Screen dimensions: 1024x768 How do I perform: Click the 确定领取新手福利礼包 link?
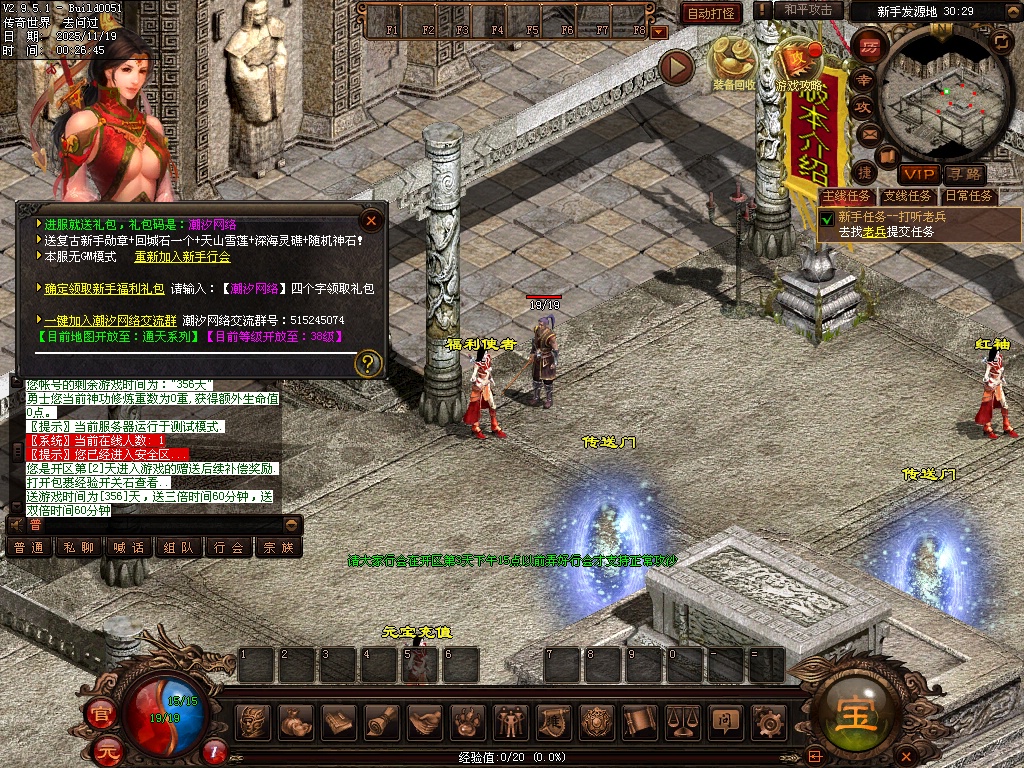105,288
